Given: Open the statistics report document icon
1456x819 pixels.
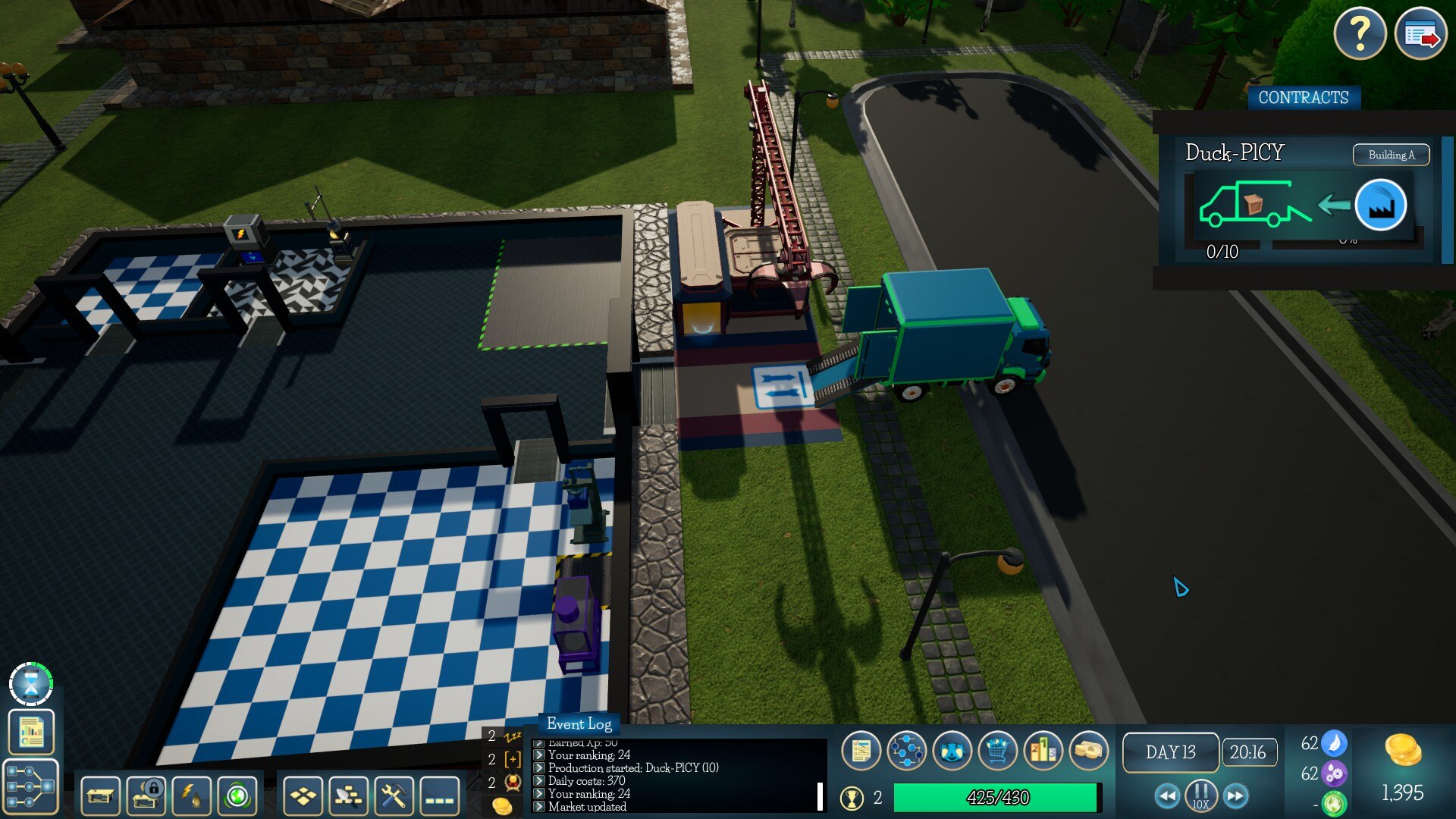Looking at the screenshot, I should (31, 732).
